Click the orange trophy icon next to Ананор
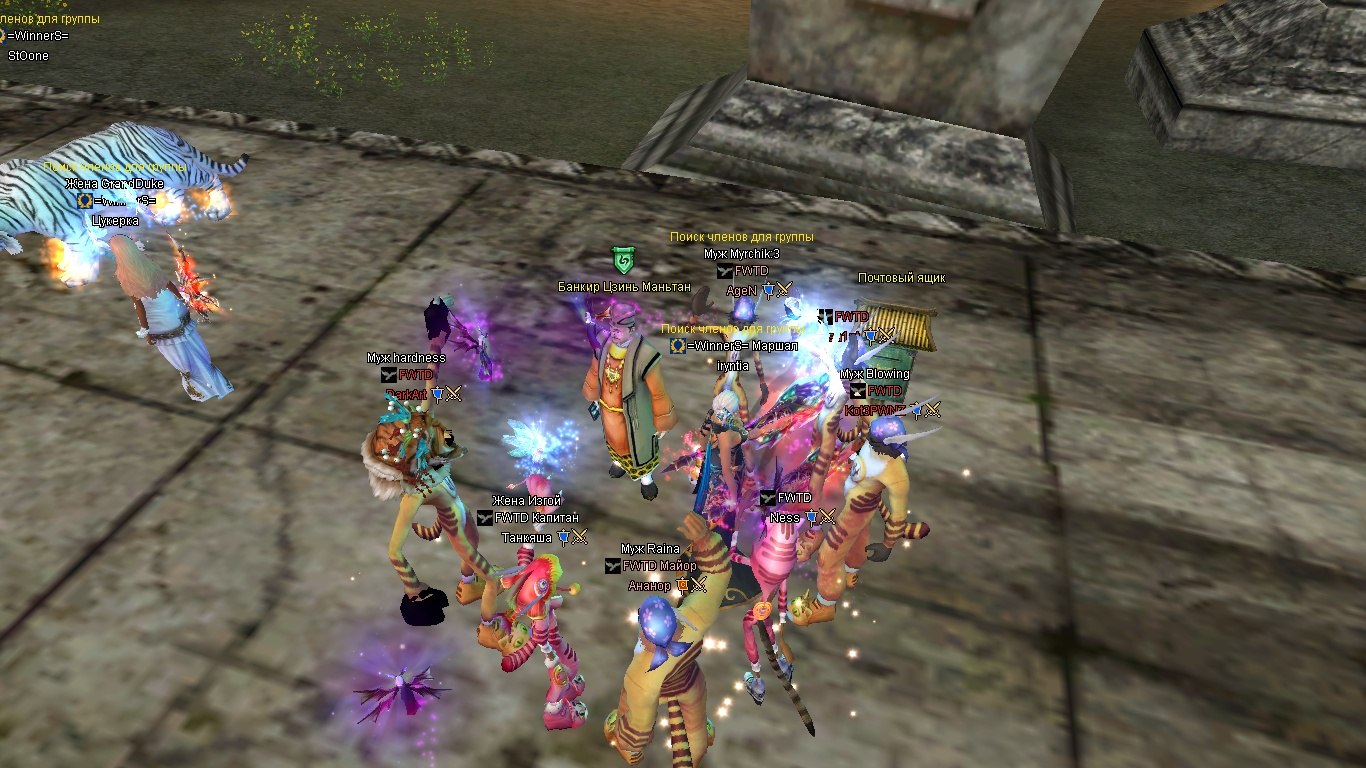 coord(682,585)
